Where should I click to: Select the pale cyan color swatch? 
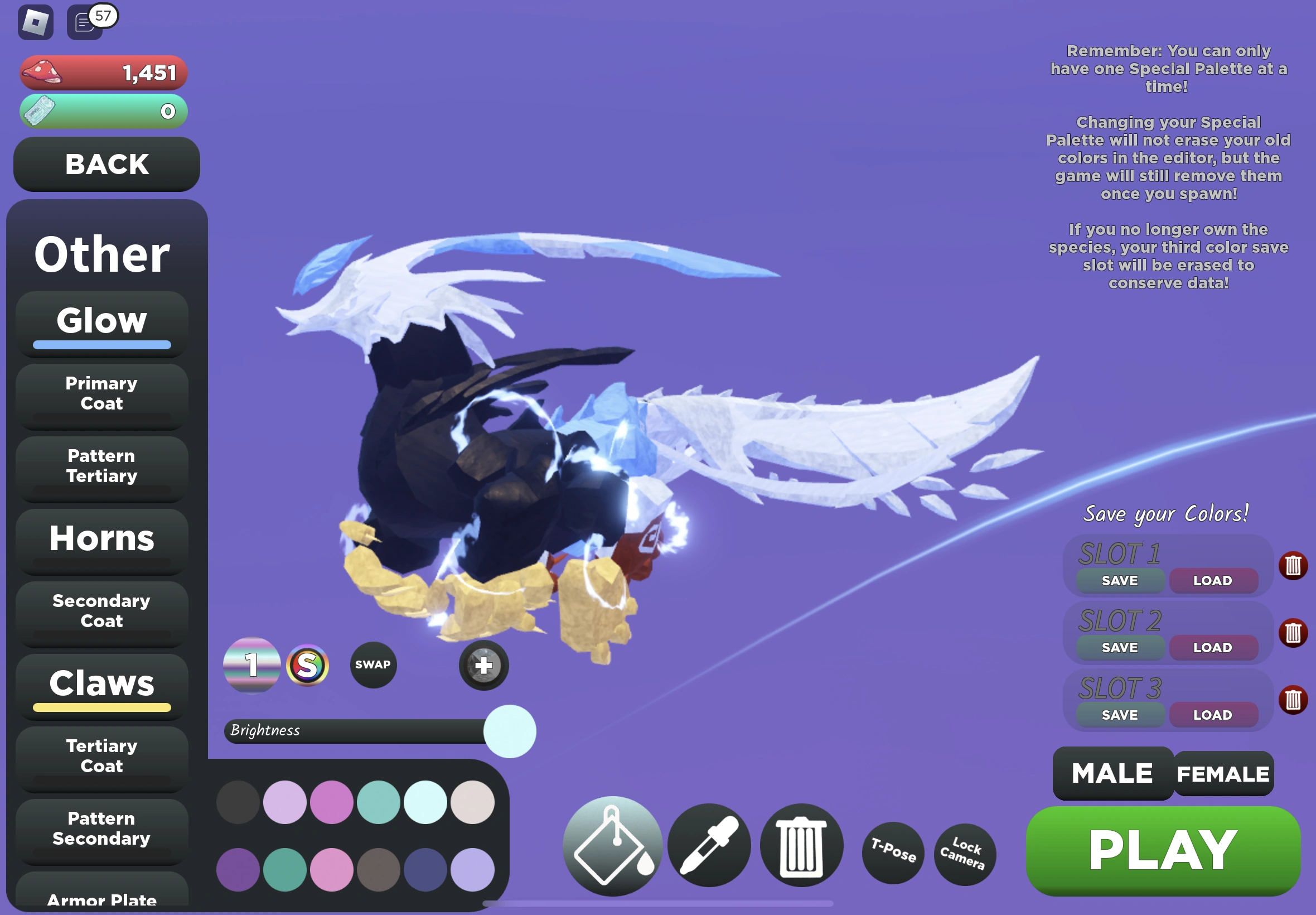(x=425, y=803)
